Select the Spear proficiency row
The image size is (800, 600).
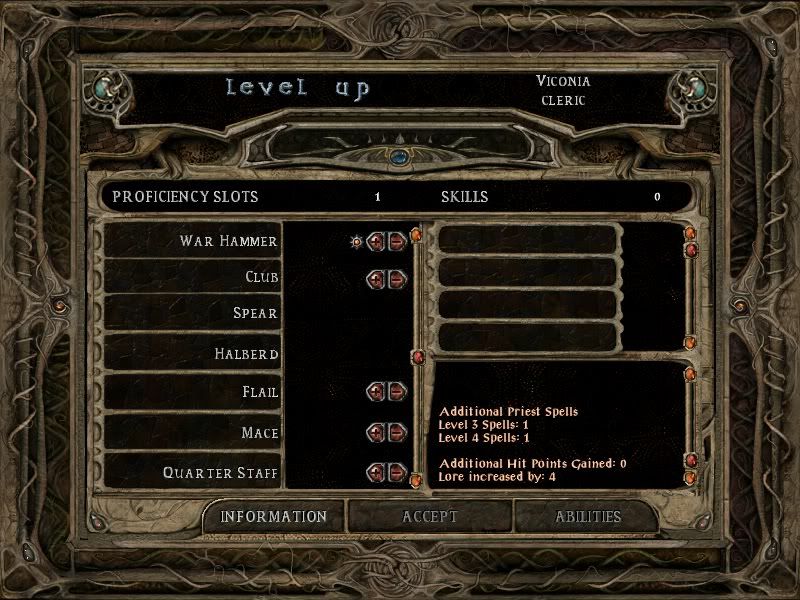click(x=192, y=314)
